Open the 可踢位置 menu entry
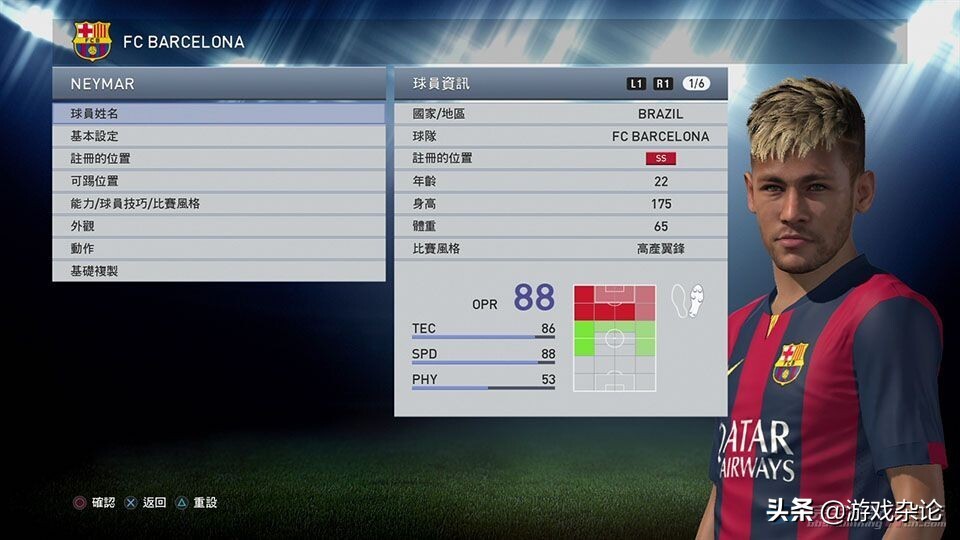 coord(218,181)
